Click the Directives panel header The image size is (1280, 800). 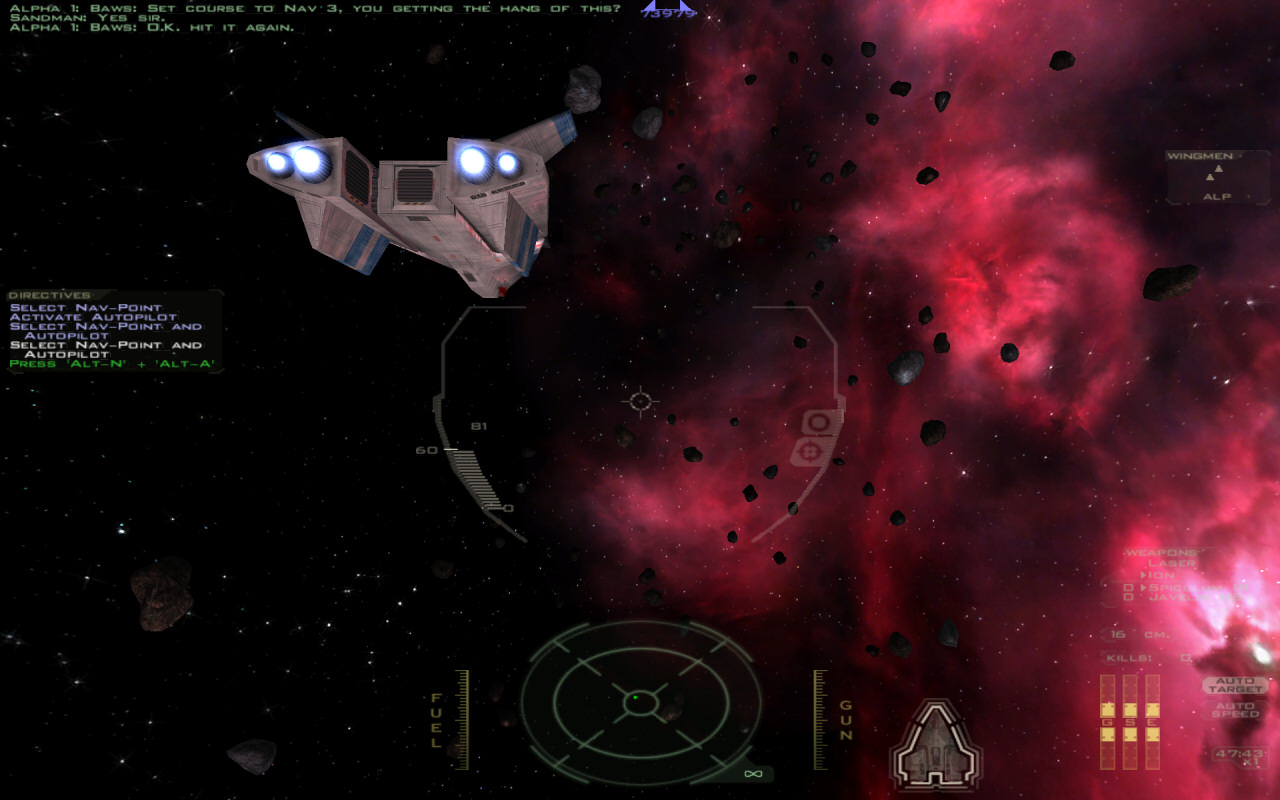[x=49, y=296]
